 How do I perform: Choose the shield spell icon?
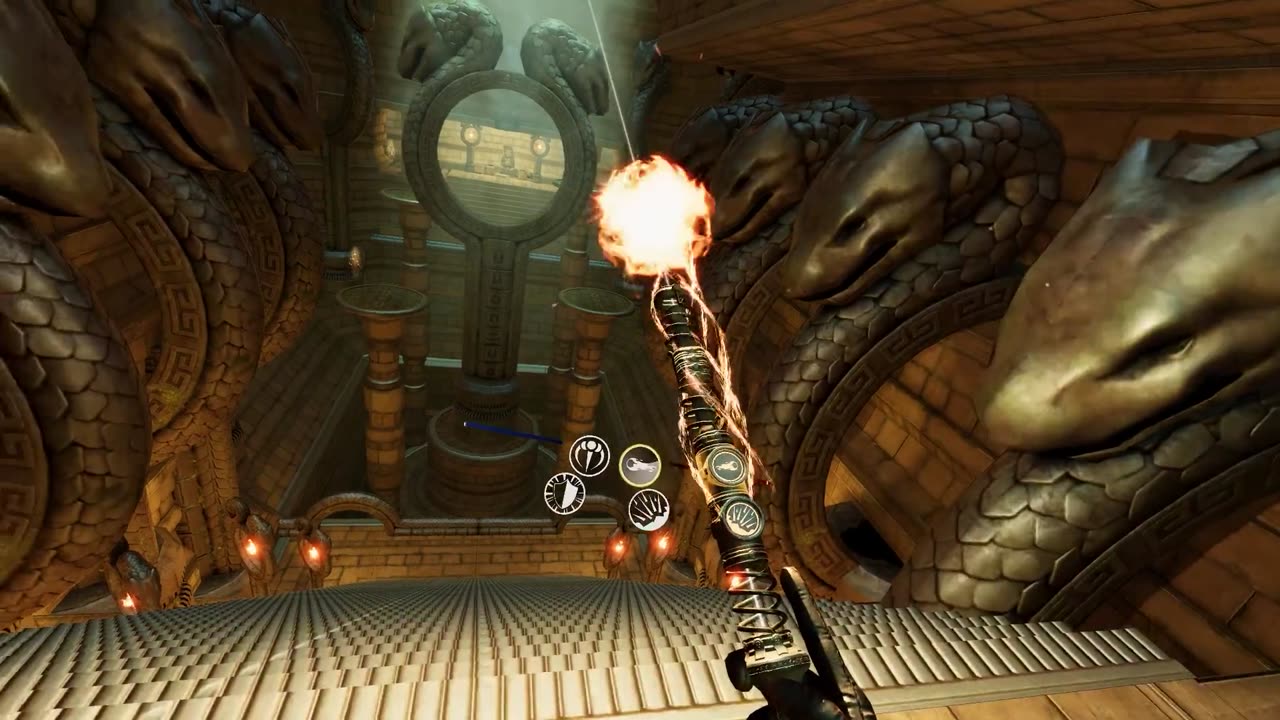(564, 493)
